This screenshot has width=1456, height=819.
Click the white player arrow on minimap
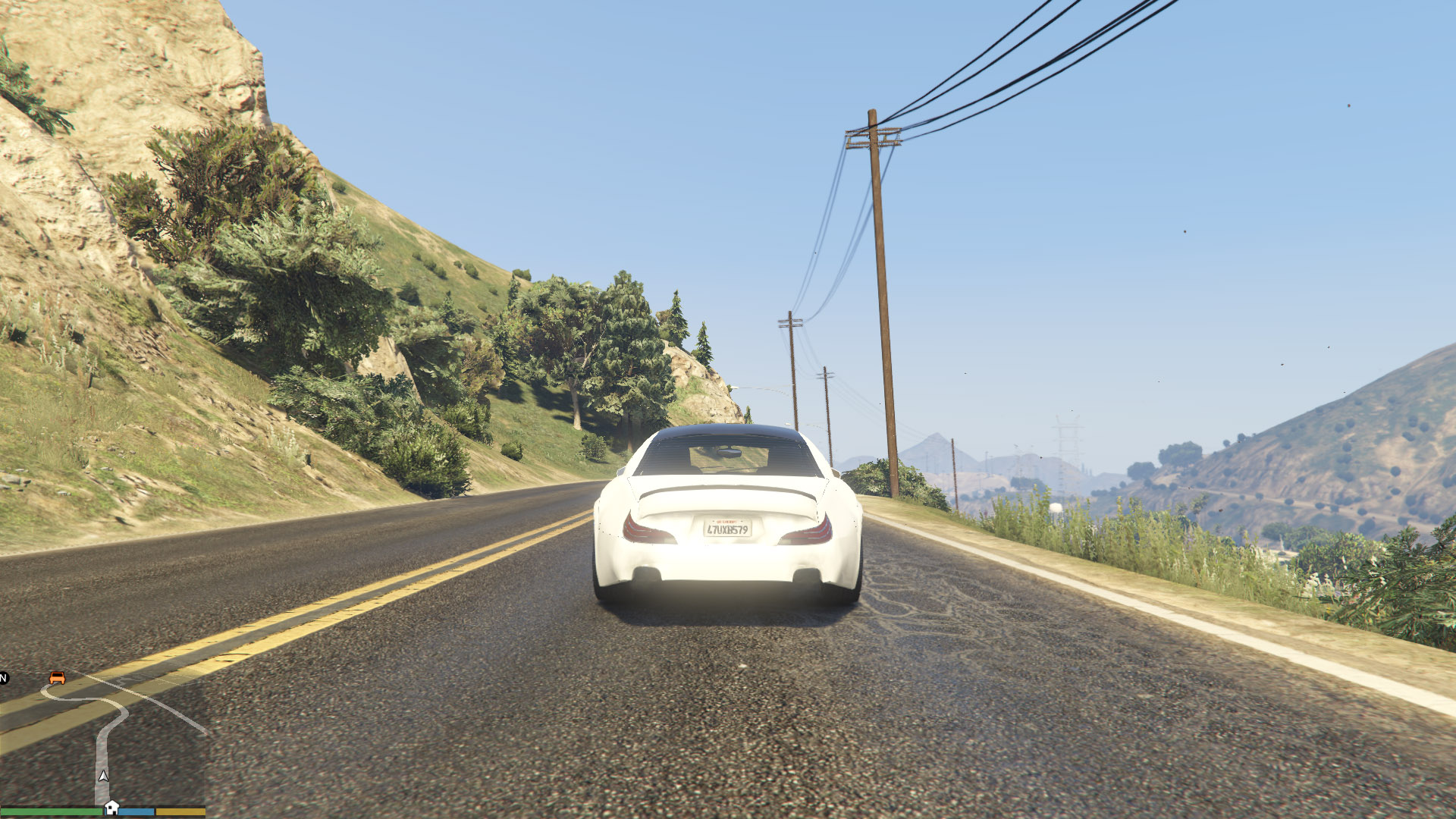[103, 776]
